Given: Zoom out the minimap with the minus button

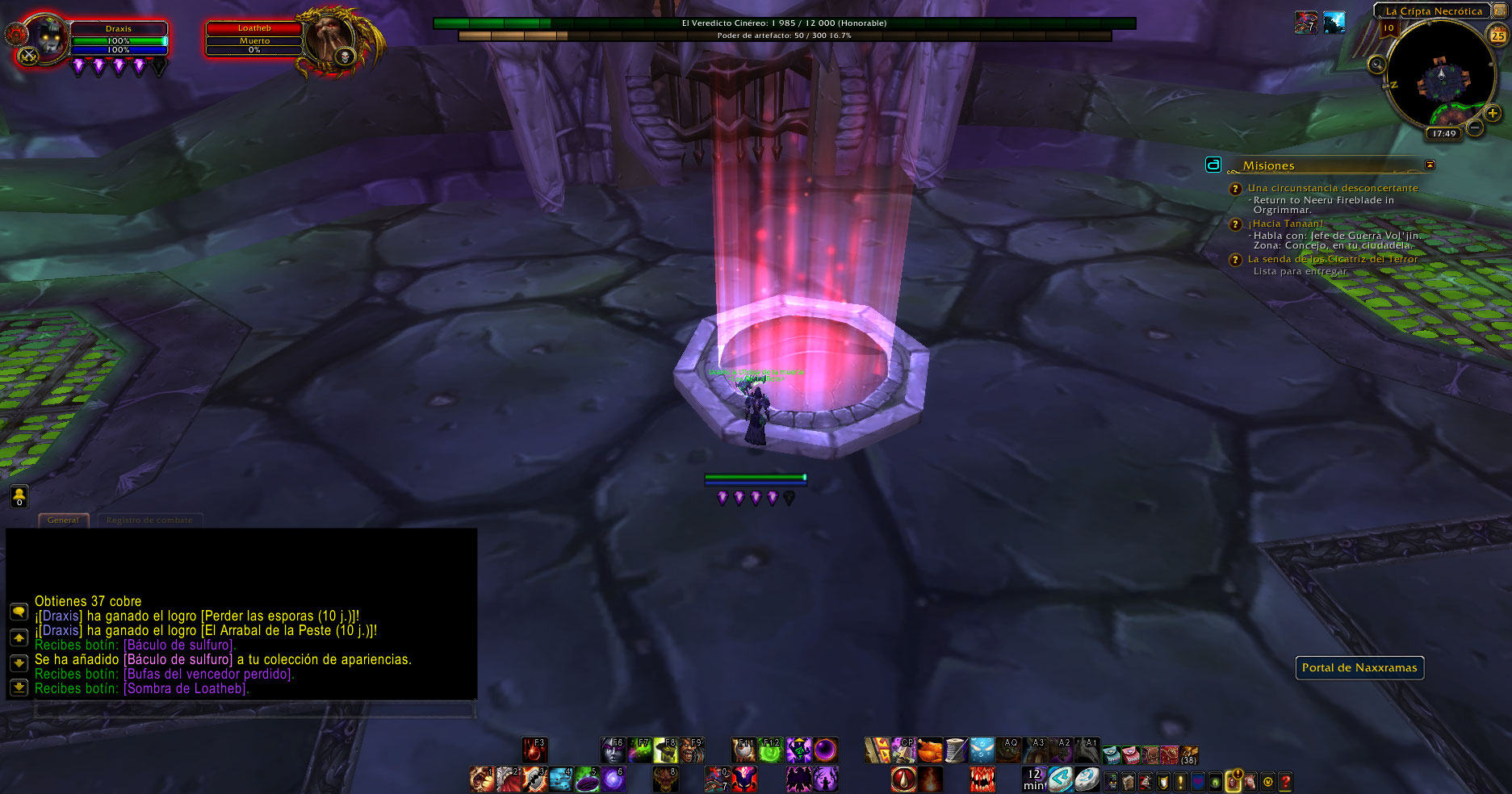Looking at the screenshot, I should (1475, 127).
